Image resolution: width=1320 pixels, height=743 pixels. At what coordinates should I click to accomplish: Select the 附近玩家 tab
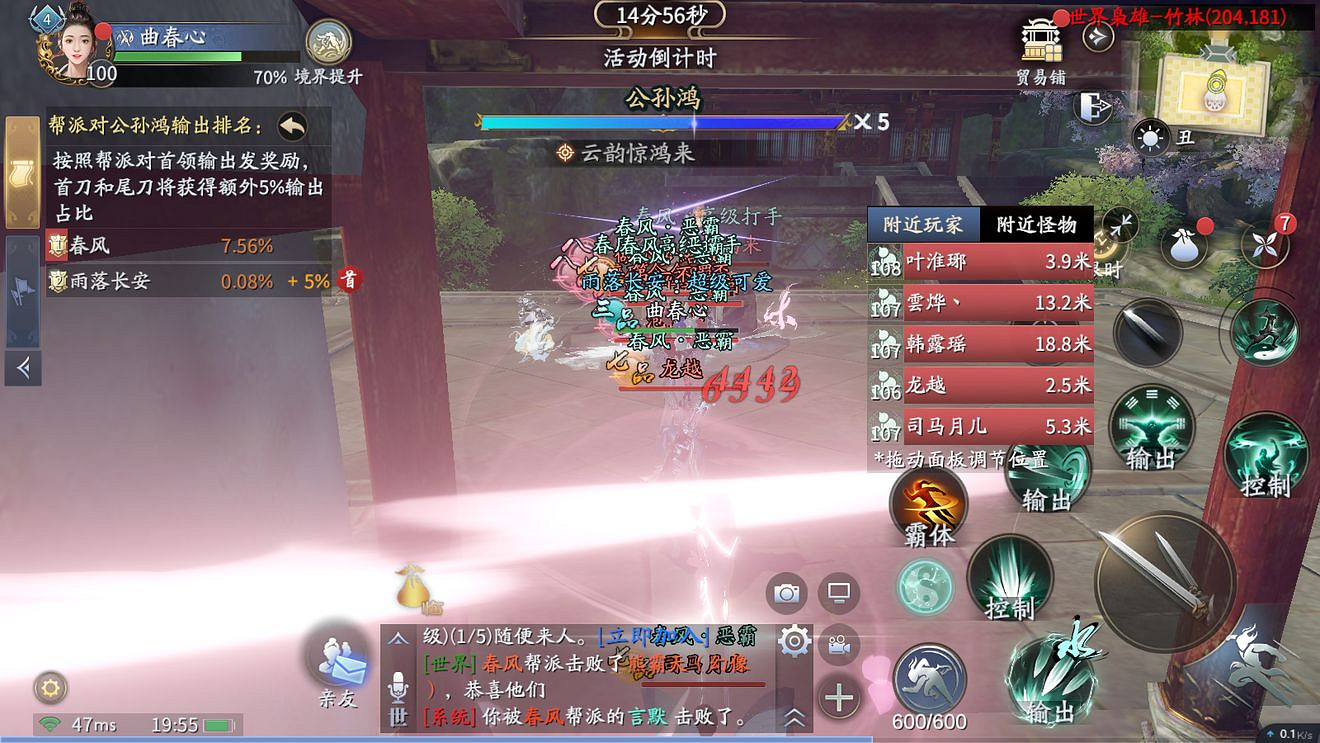tap(924, 225)
